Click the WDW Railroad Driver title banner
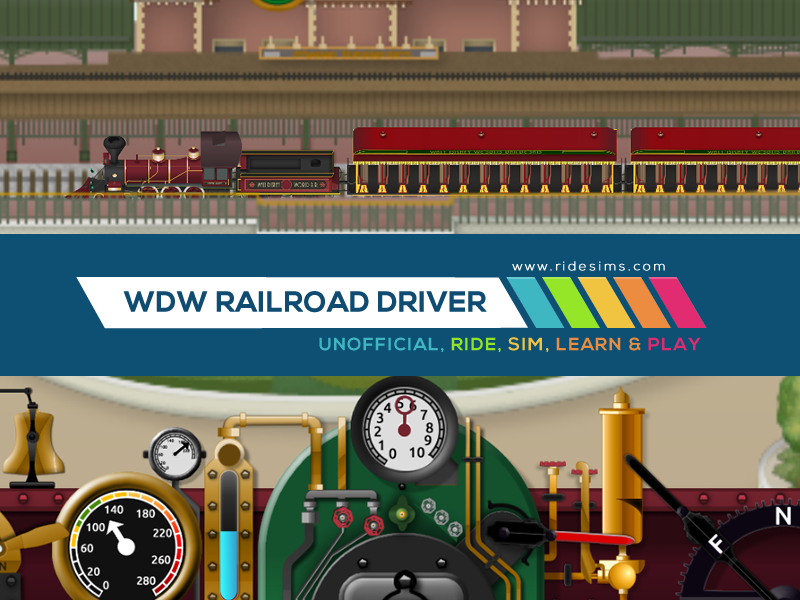 pyautogui.click(x=305, y=302)
